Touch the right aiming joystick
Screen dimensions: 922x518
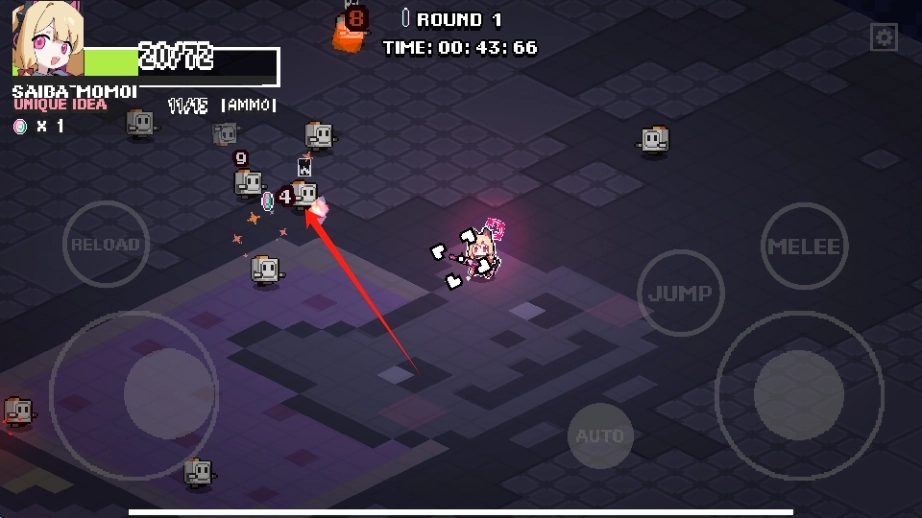click(x=799, y=393)
